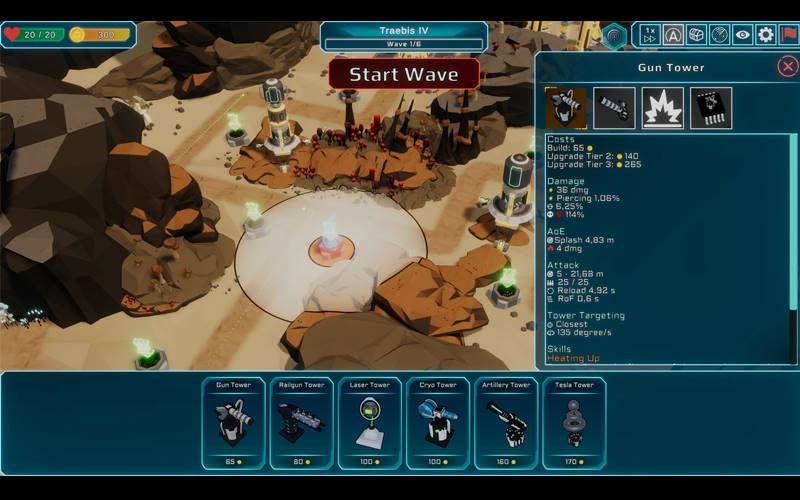Select the Tesla Tower card
The image size is (800, 500).
point(574,423)
